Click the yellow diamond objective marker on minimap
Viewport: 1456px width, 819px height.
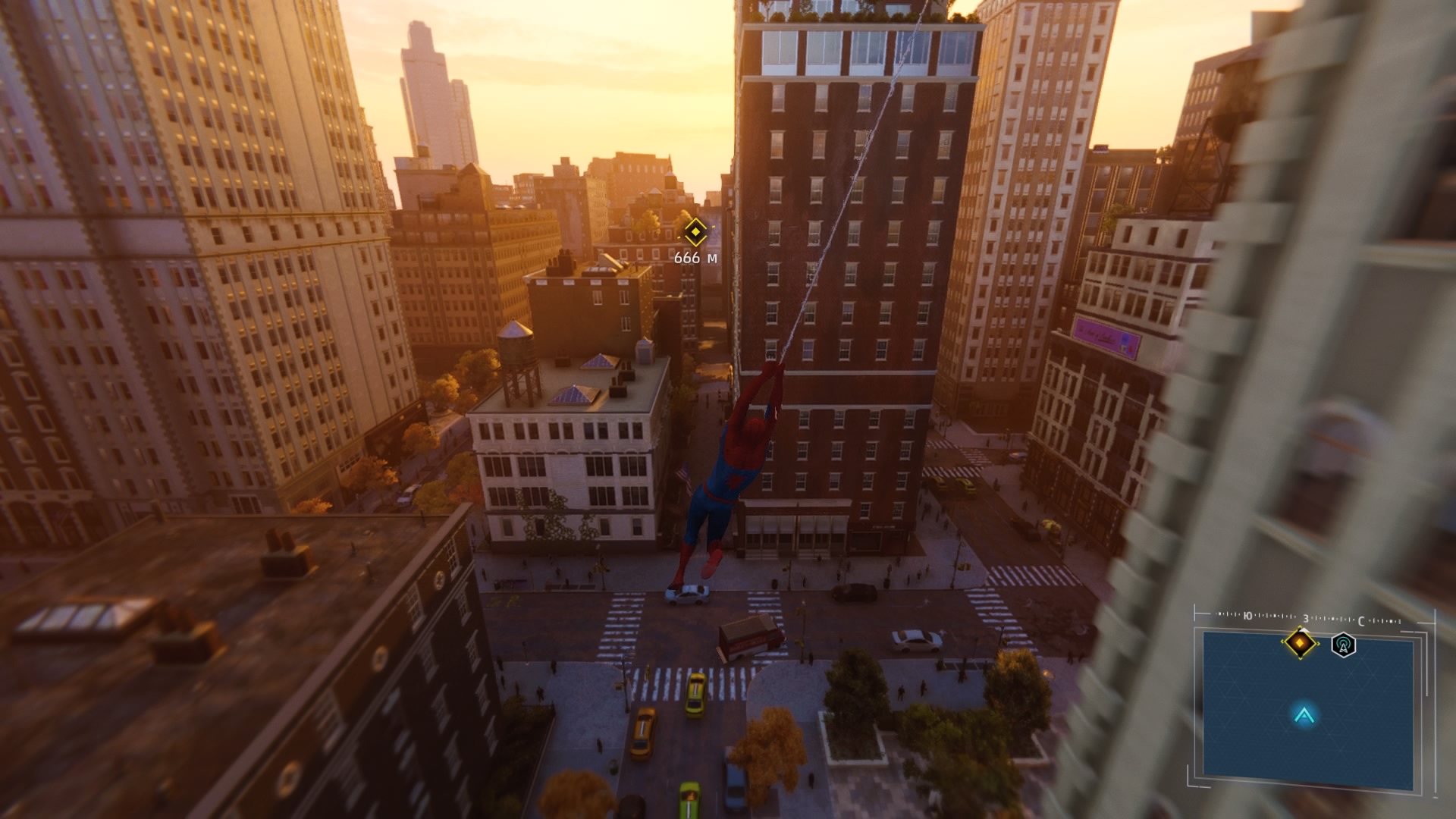1301,643
